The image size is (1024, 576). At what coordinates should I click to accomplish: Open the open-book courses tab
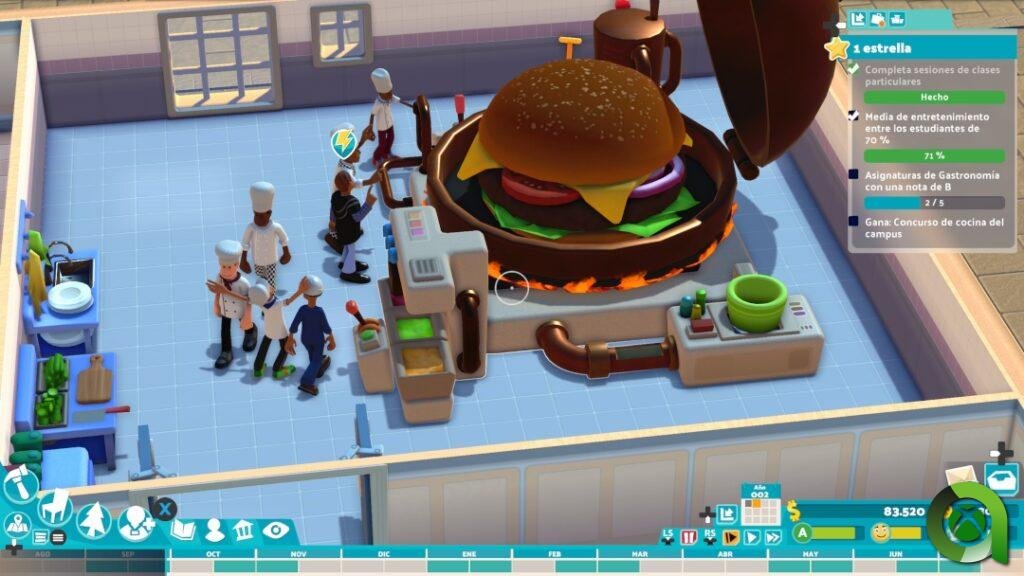click(x=182, y=530)
